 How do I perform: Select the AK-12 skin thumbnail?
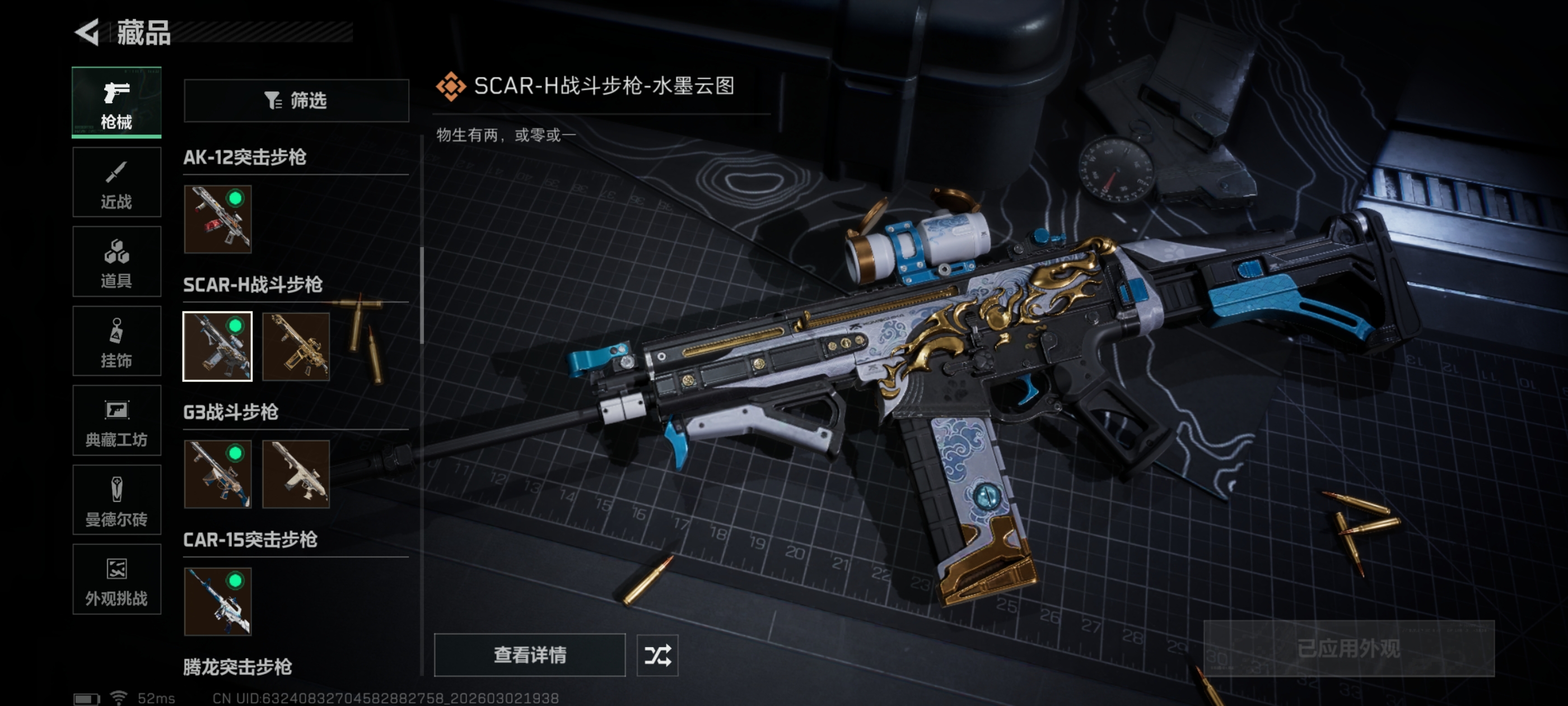218,219
